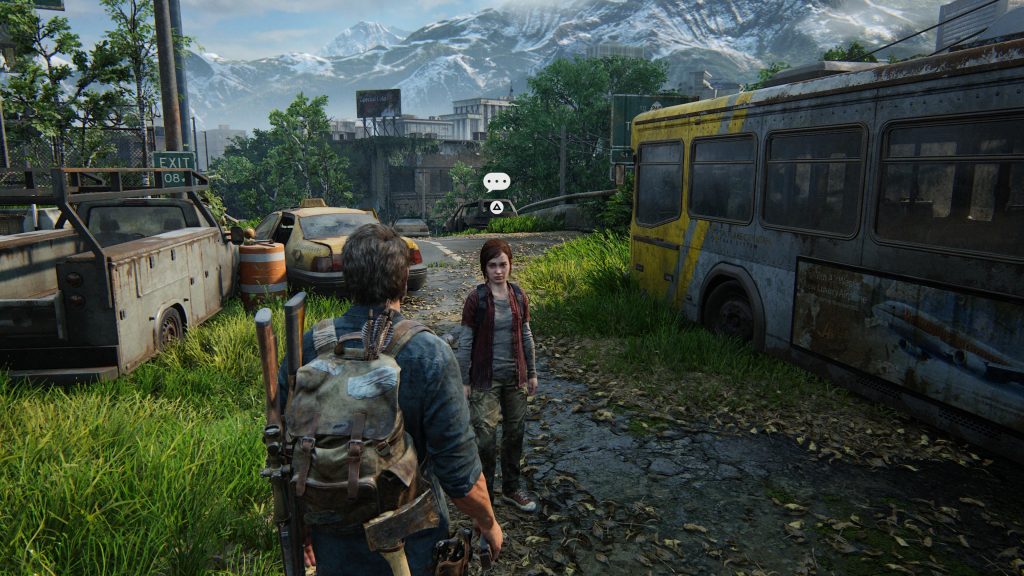Select the speech bubble conversation icon
Screen dimensions: 1024x576
[x=496, y=182]
